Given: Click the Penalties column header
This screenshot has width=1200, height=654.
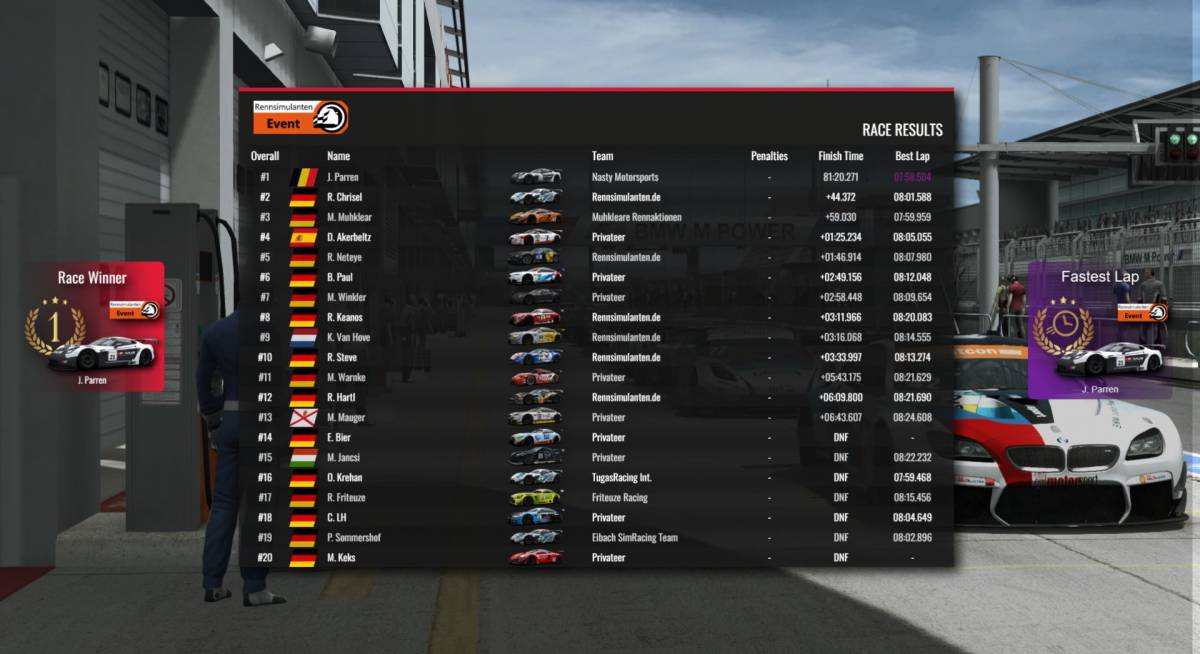Looking at the screenshot, I should pos(769,156).
